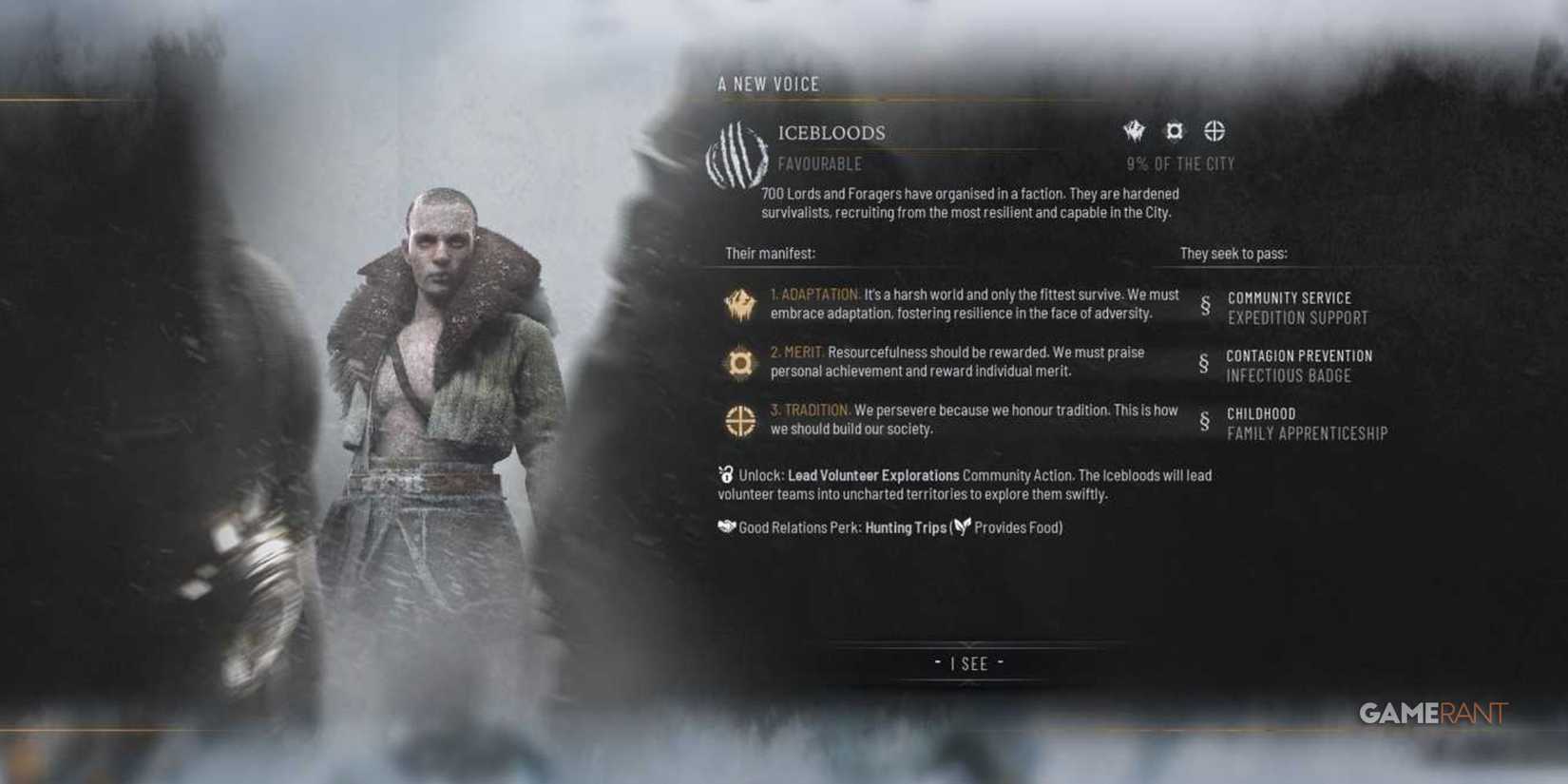Viewport: 1568px width, 784px height.
Task: Click the A NEW VOICE header tab
Action: coord(768,84)
